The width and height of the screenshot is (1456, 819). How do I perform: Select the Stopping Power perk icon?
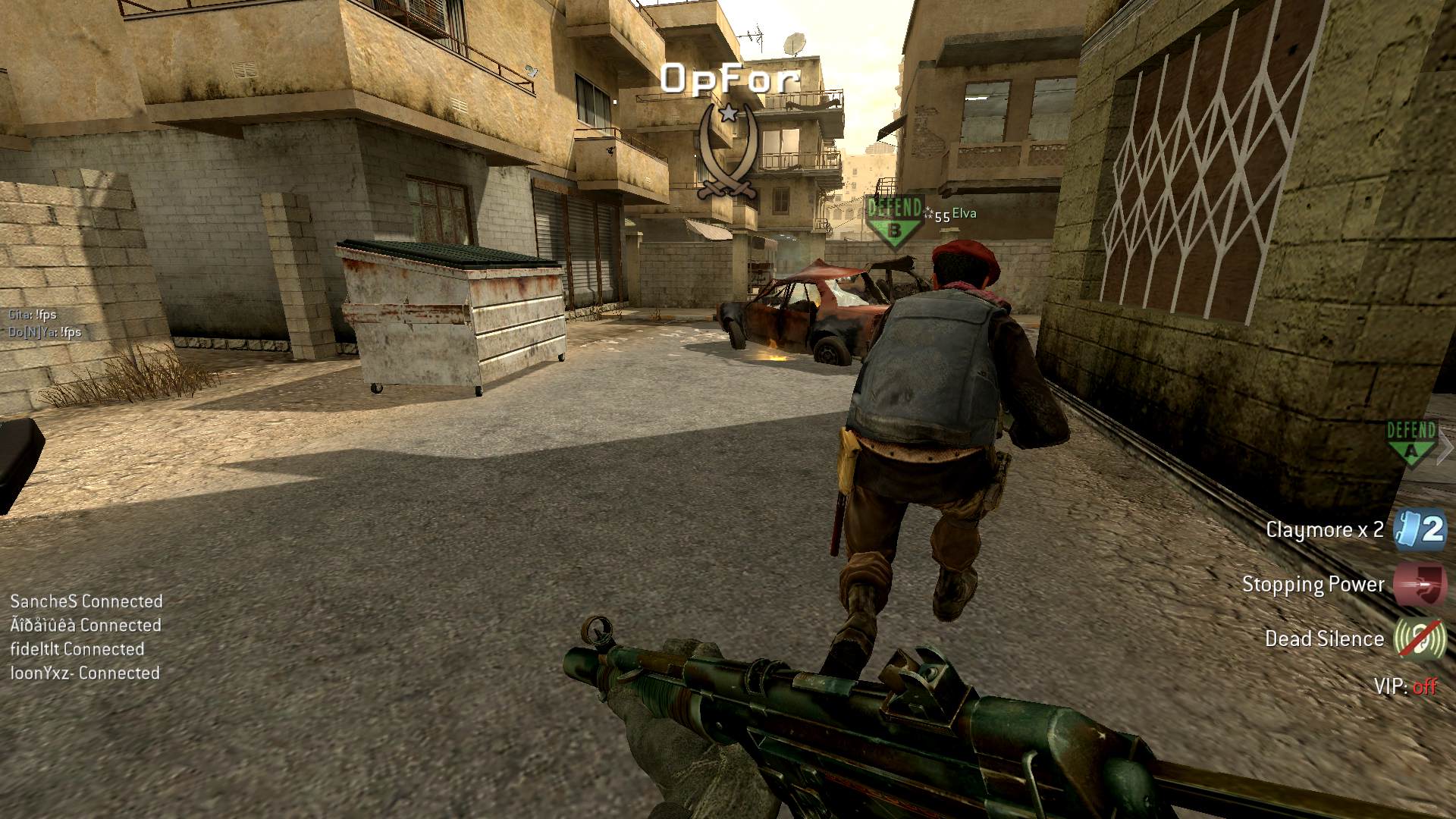(1420, 584)
